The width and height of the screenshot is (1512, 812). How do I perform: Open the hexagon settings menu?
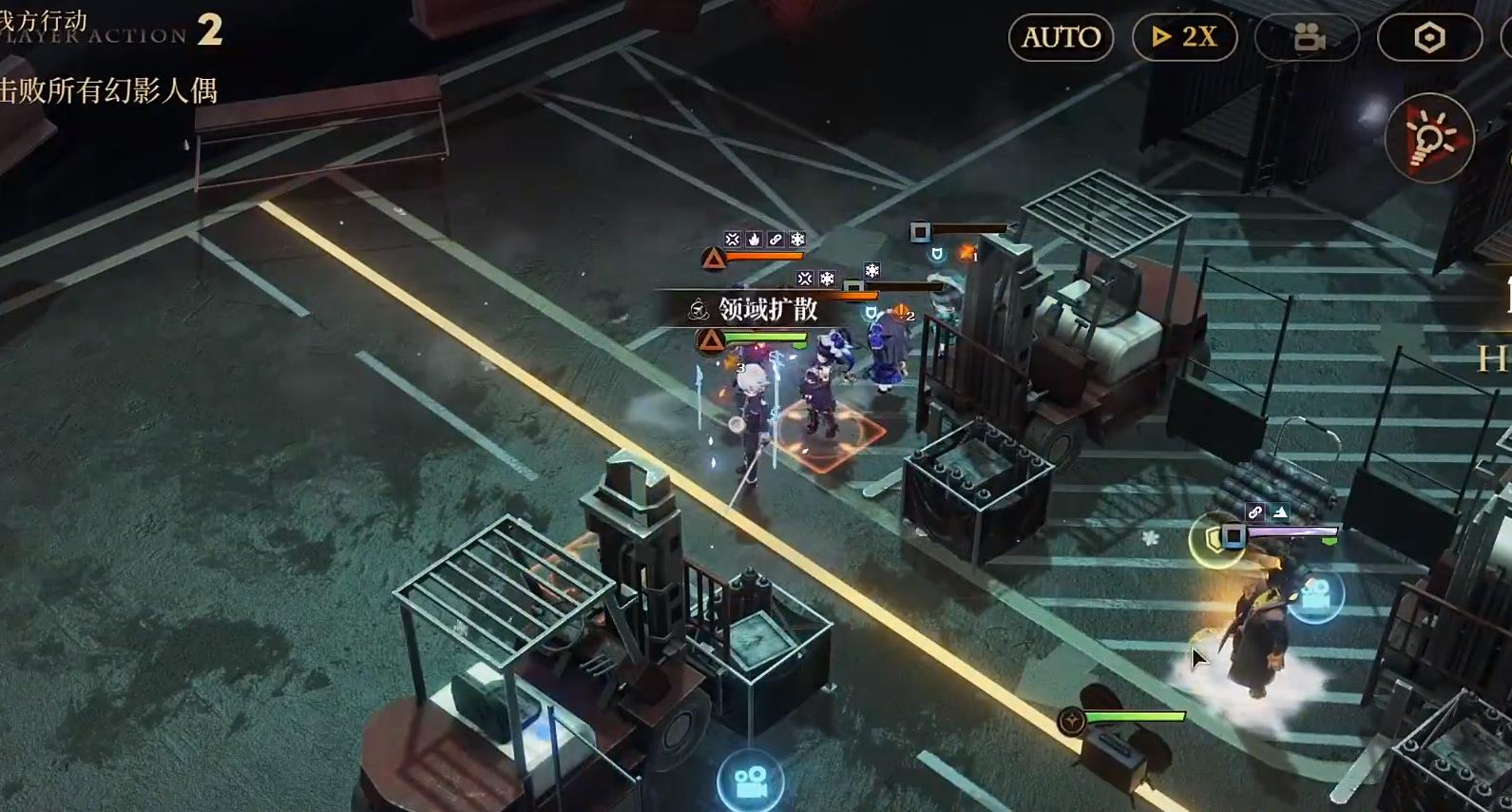(x=1429, y=37)
